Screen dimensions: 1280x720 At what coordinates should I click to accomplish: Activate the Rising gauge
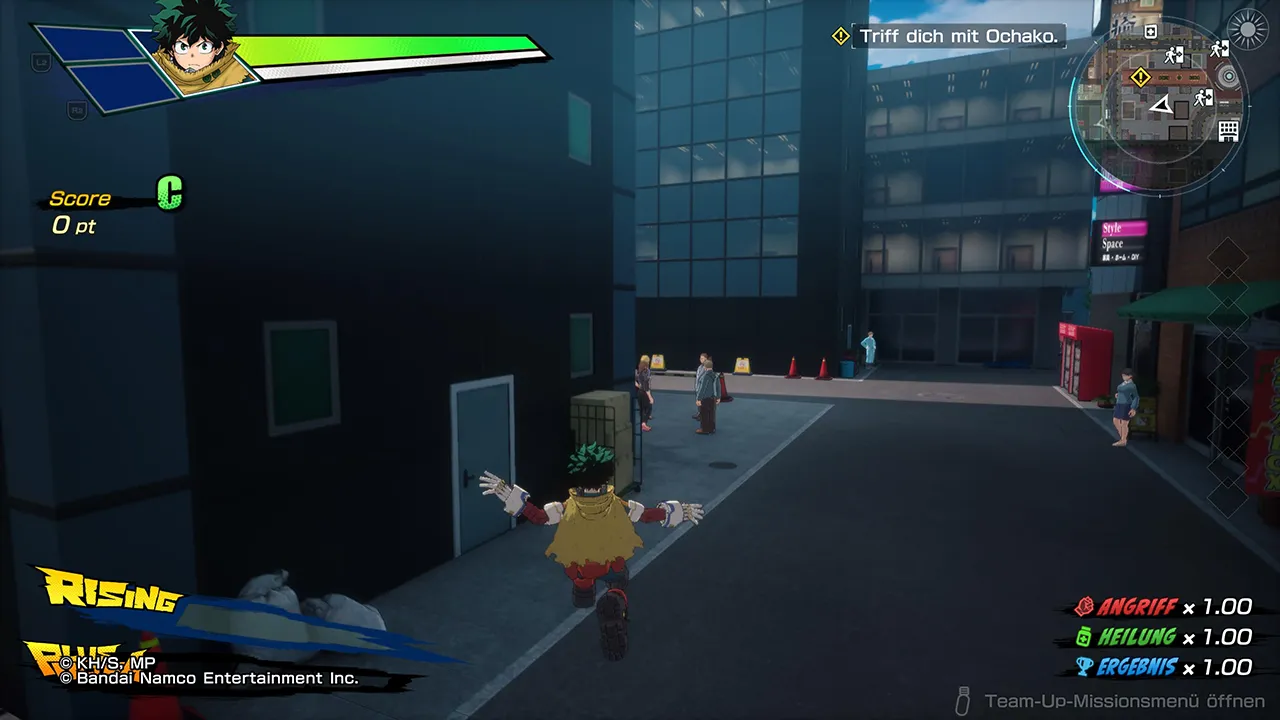tap(110, 594)
